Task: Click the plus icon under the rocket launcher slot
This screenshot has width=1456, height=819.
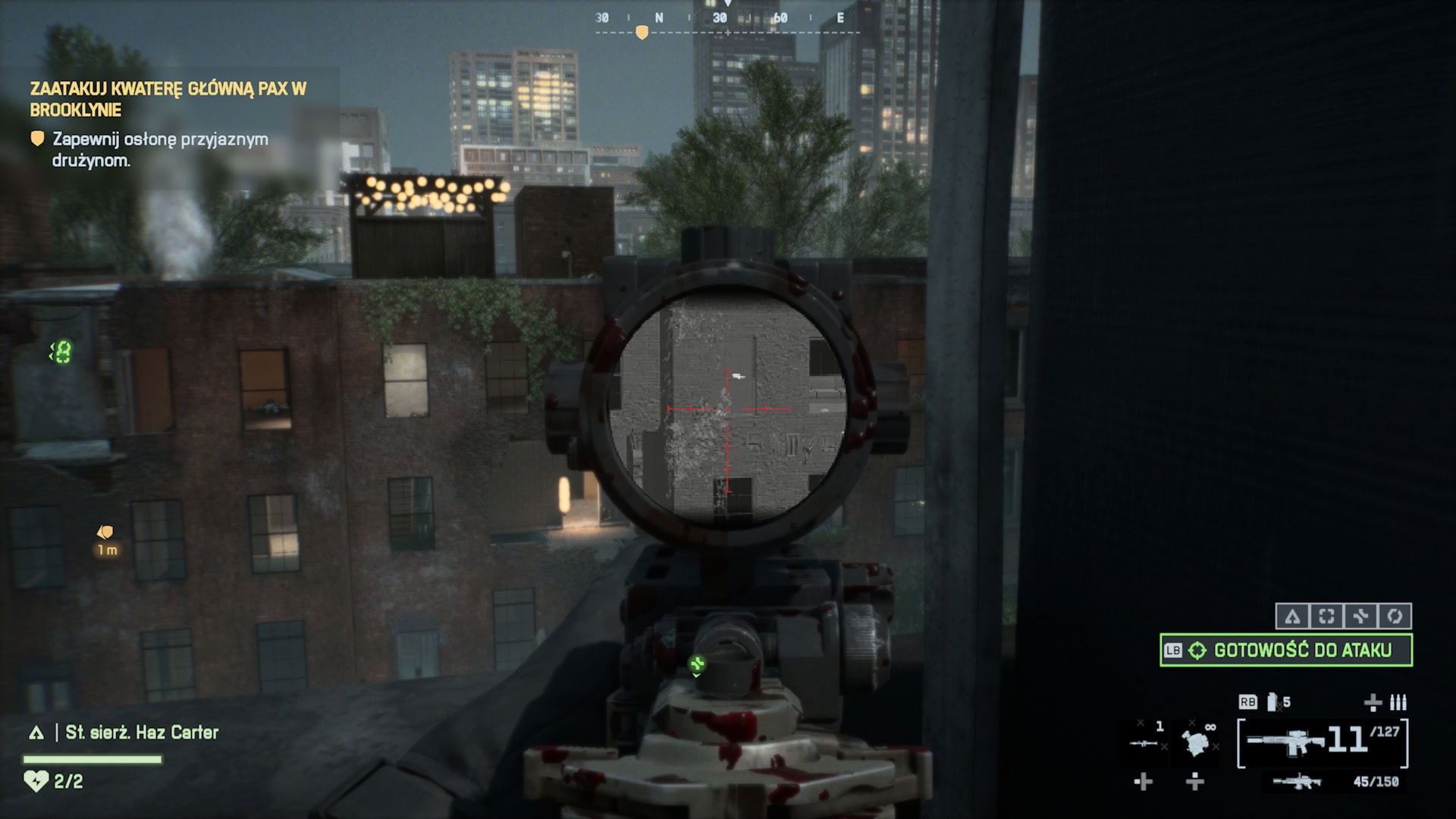Action: coord(1144,783)
